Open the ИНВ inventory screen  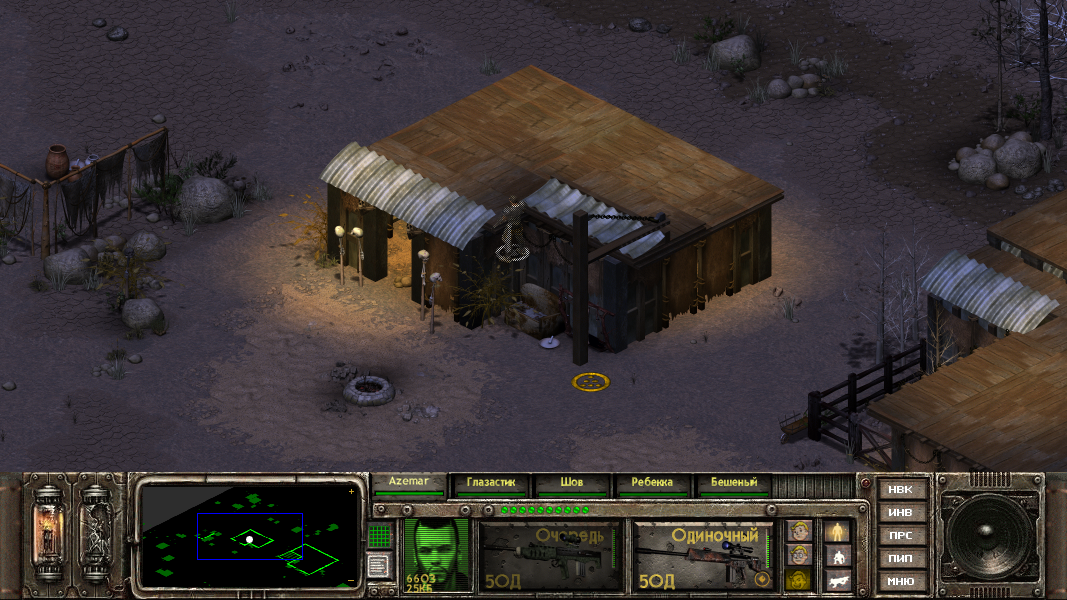(900, 513)
